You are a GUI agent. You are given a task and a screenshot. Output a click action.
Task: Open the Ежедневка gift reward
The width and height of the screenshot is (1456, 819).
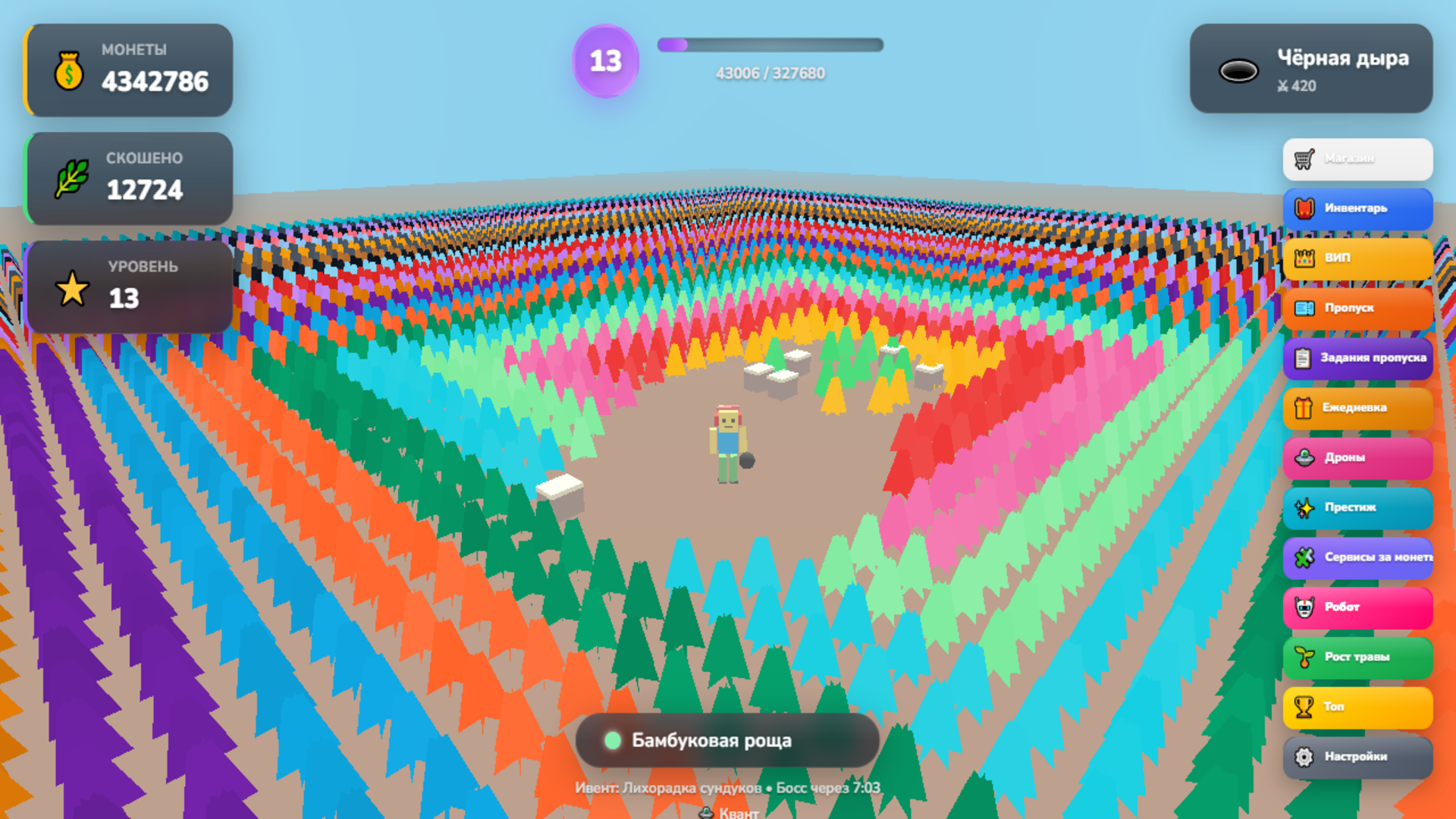point(1357,408)
